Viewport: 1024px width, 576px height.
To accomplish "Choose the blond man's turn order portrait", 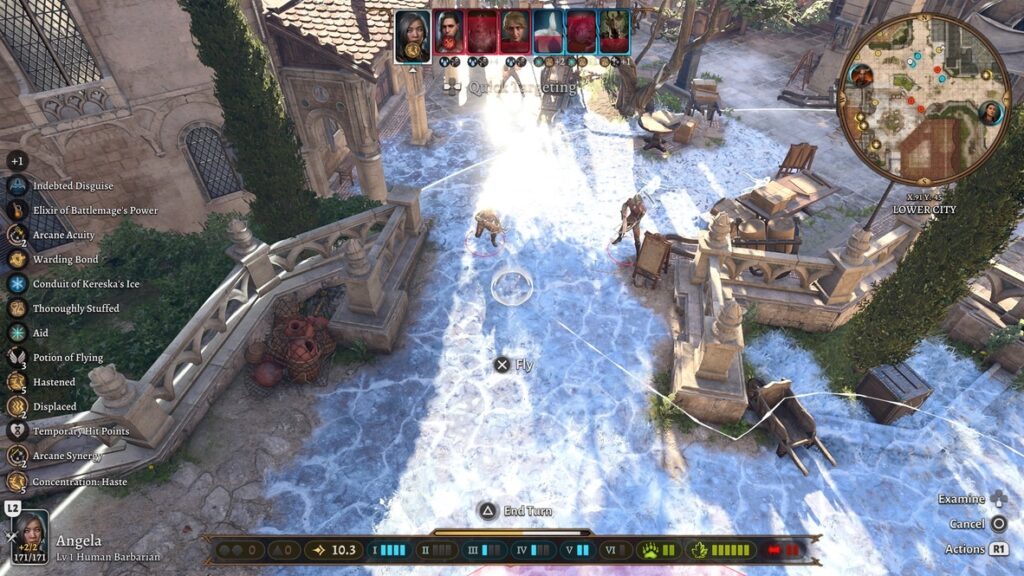I will pos(515,32).
